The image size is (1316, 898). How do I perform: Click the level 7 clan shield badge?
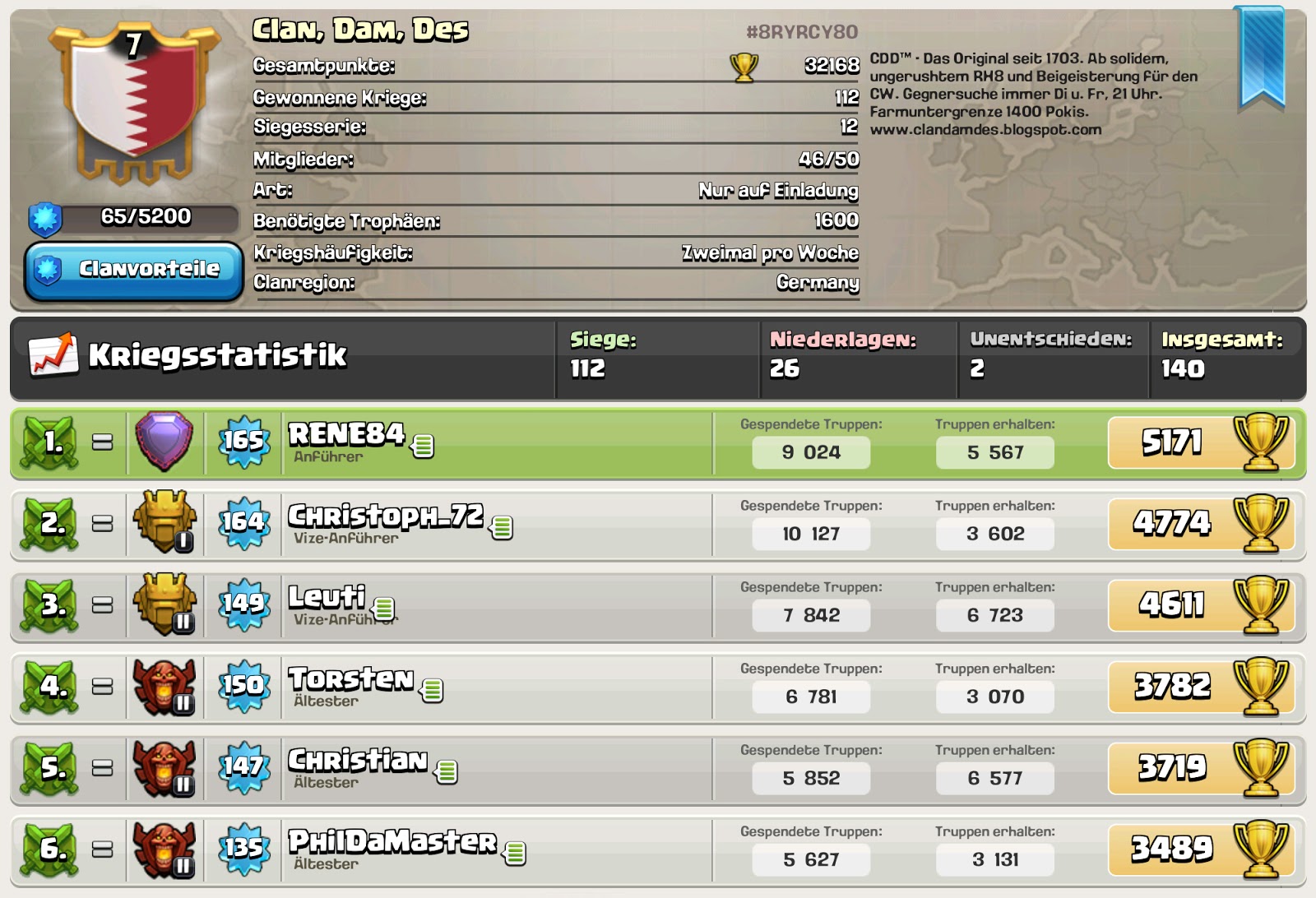[x=132, y=107]
